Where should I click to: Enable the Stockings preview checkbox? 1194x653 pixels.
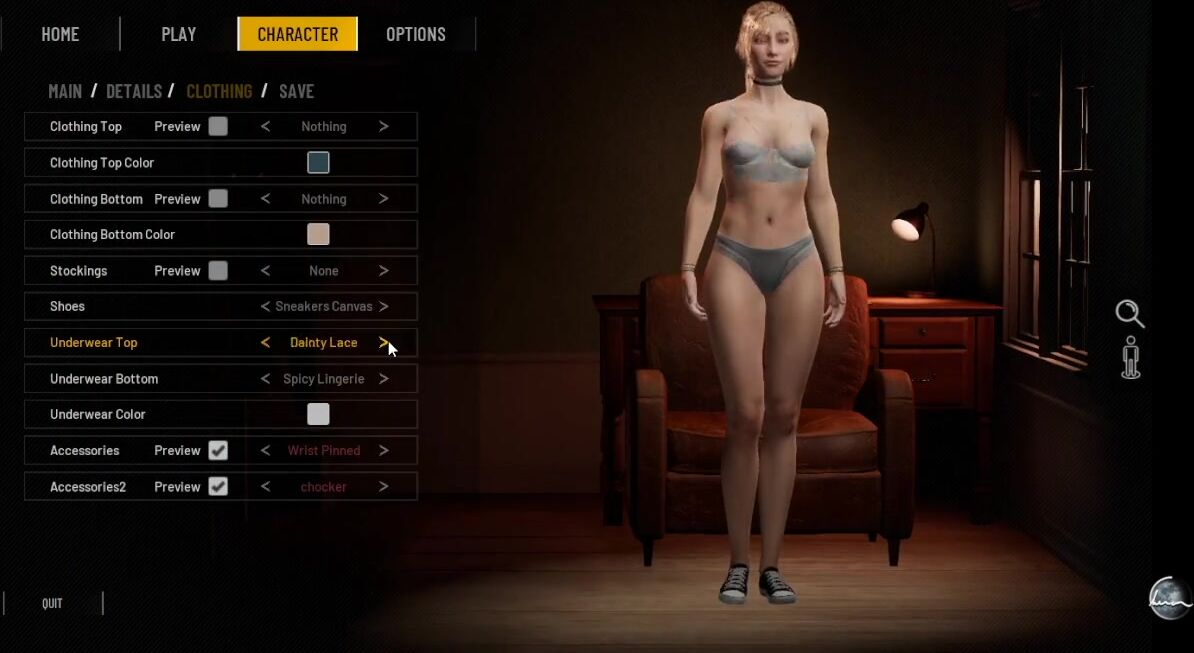click(x=218, y=271)
